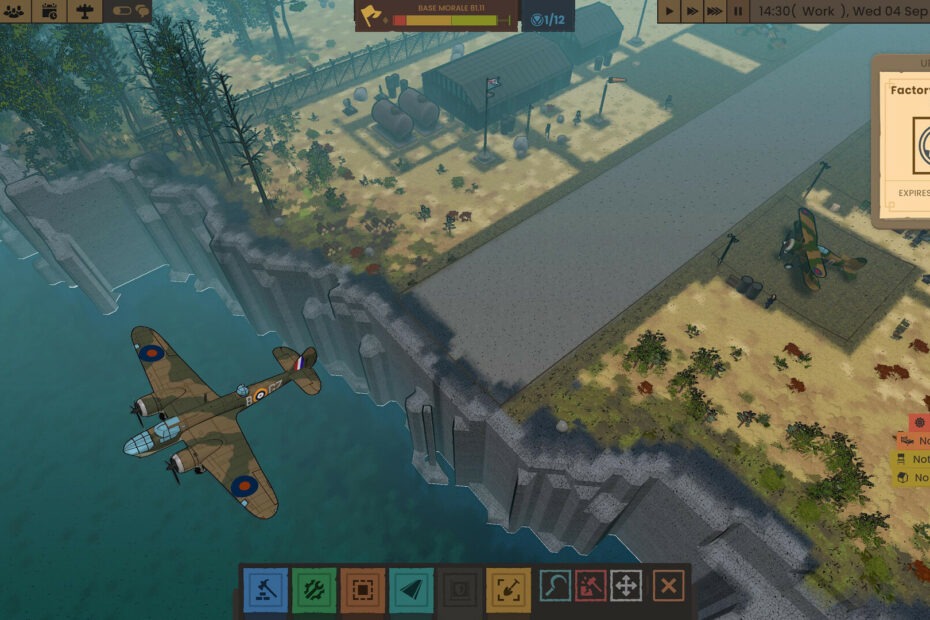This screenshot has width=930, height=620.
Task: Set game speed to fast forward
Action: [x=691, y=11]
